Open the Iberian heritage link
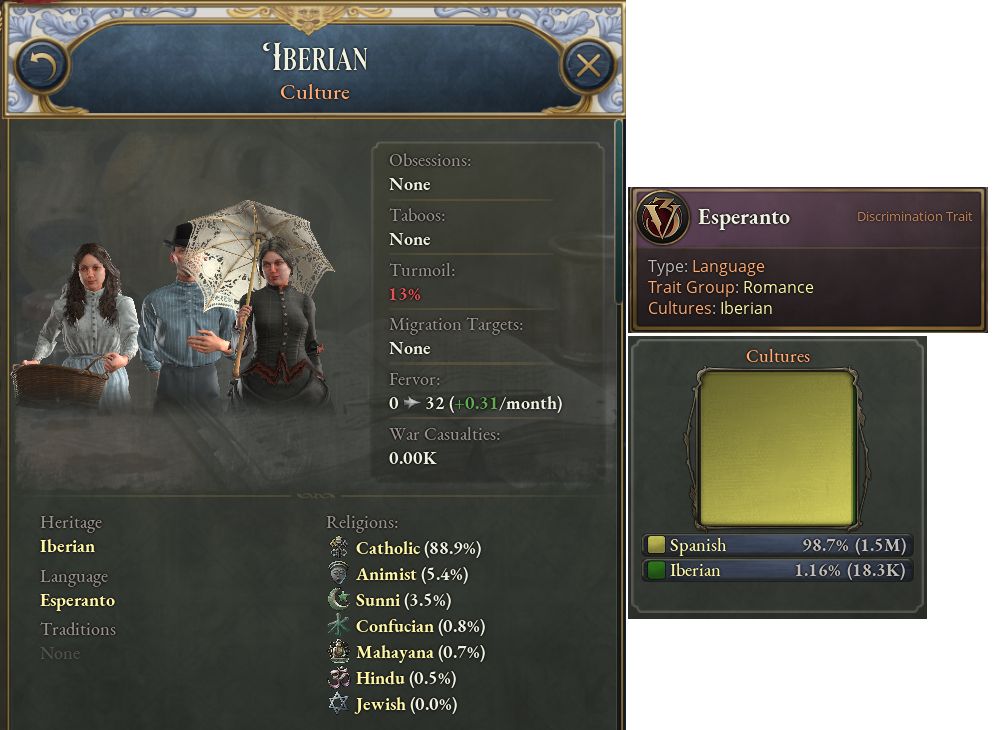Screen dimensions: 1000x730 (x=68, y=546)
